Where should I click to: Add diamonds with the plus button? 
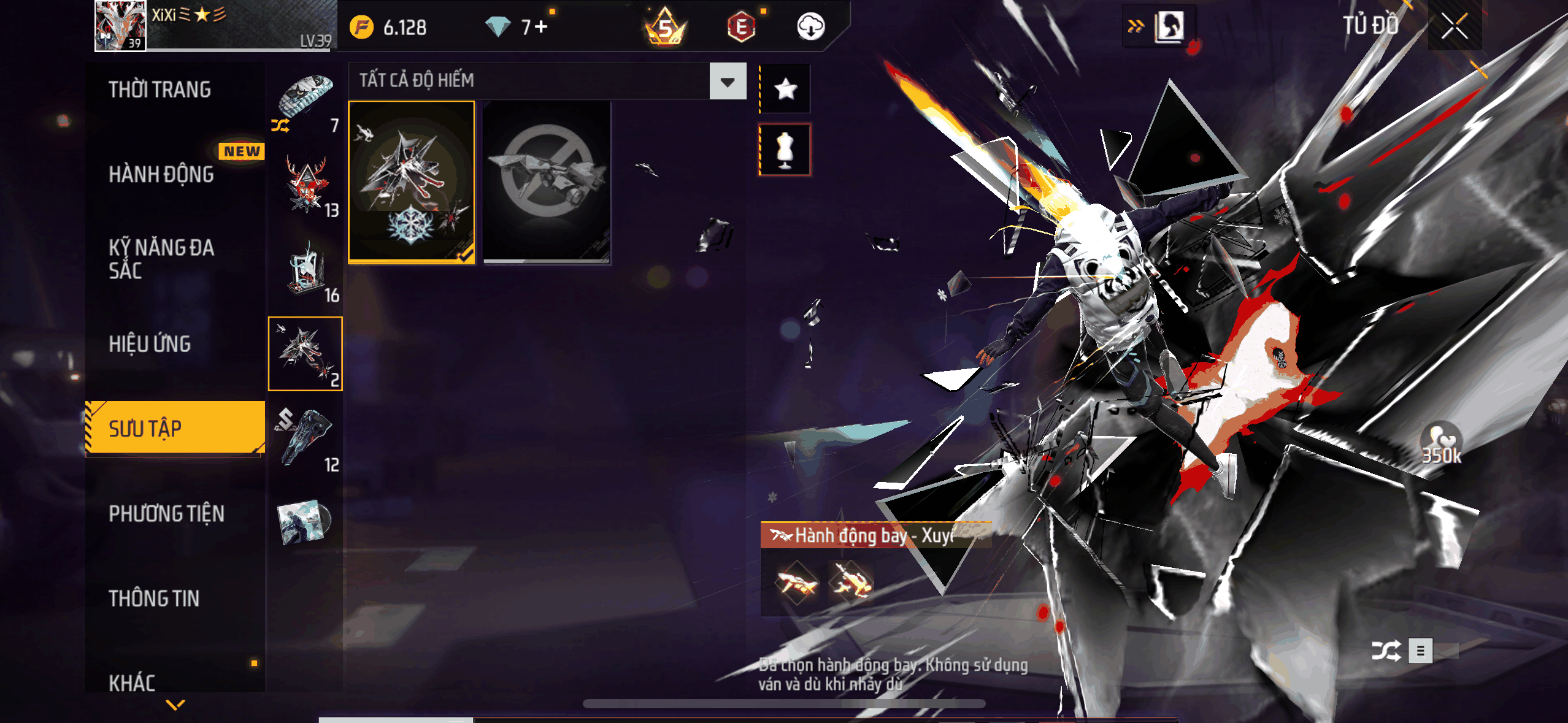pos(541,26)
